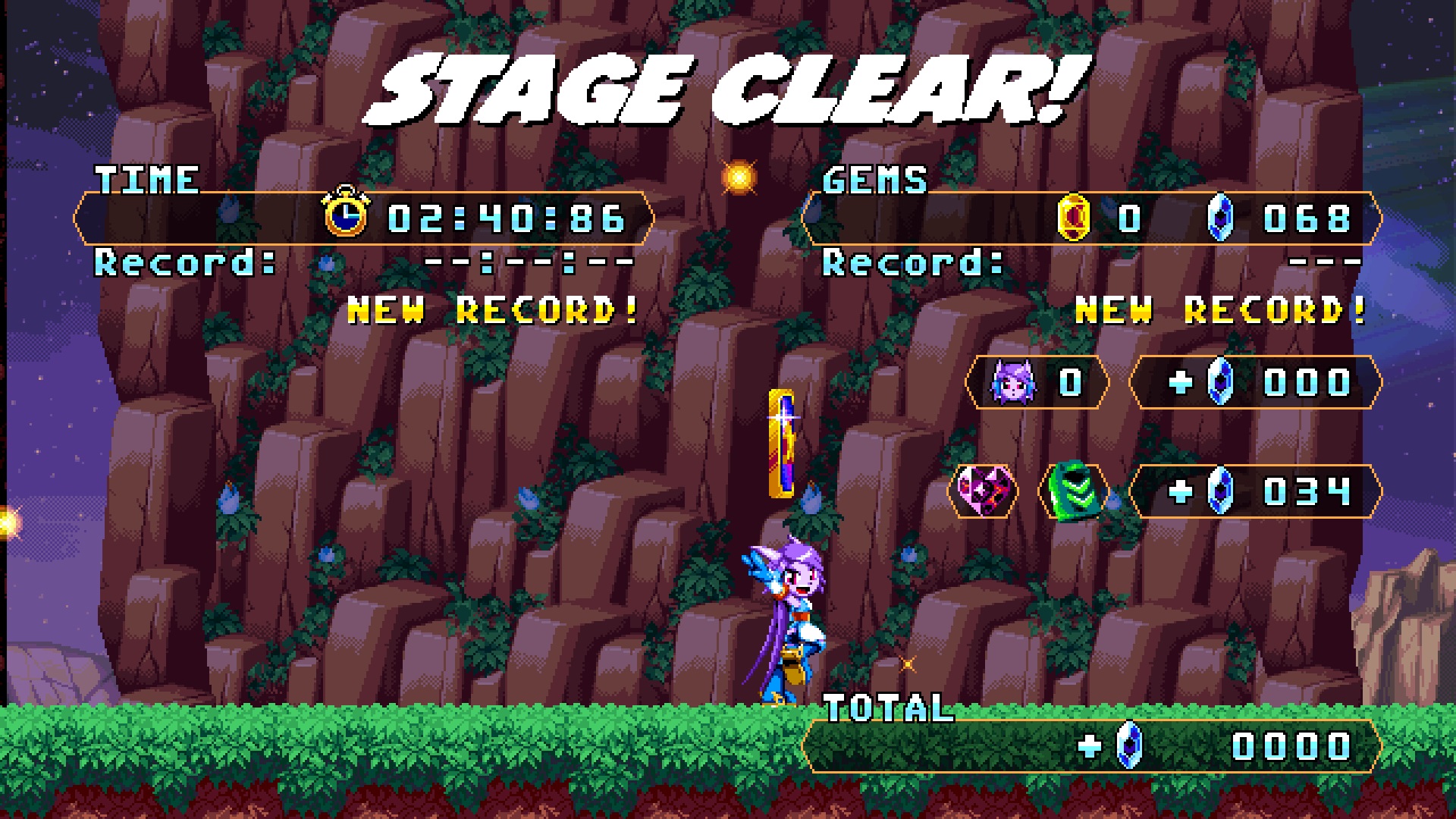Select the pink heart card icon
Screen dimensions: 1456x819
coord(983,491)
